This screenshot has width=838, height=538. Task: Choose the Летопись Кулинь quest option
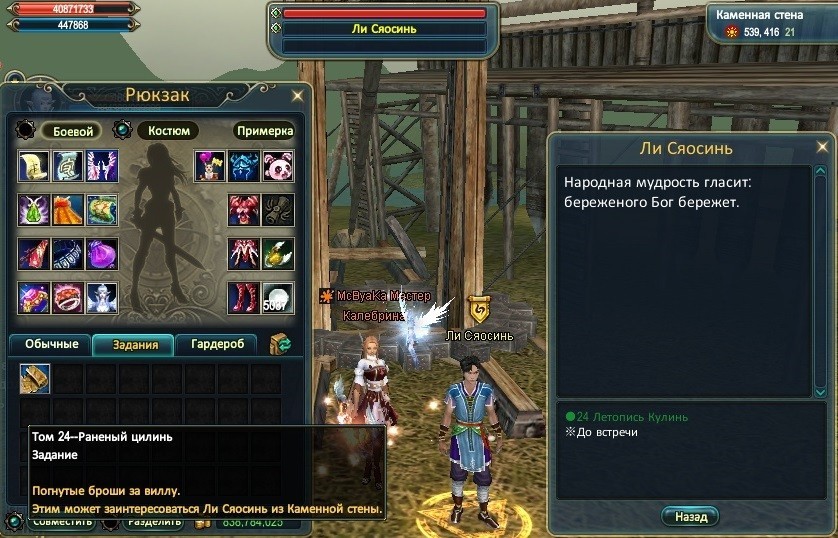[632, 417]
